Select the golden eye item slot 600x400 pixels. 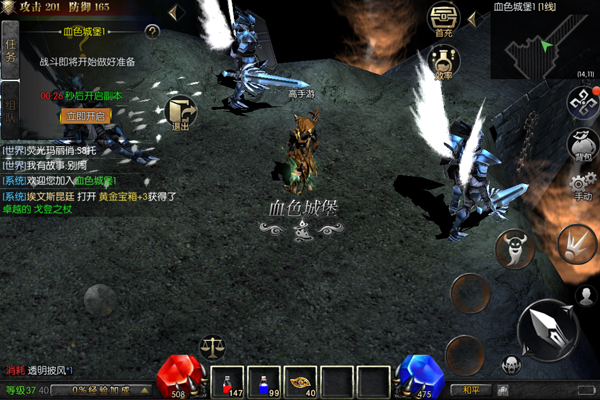coord(299,380)
